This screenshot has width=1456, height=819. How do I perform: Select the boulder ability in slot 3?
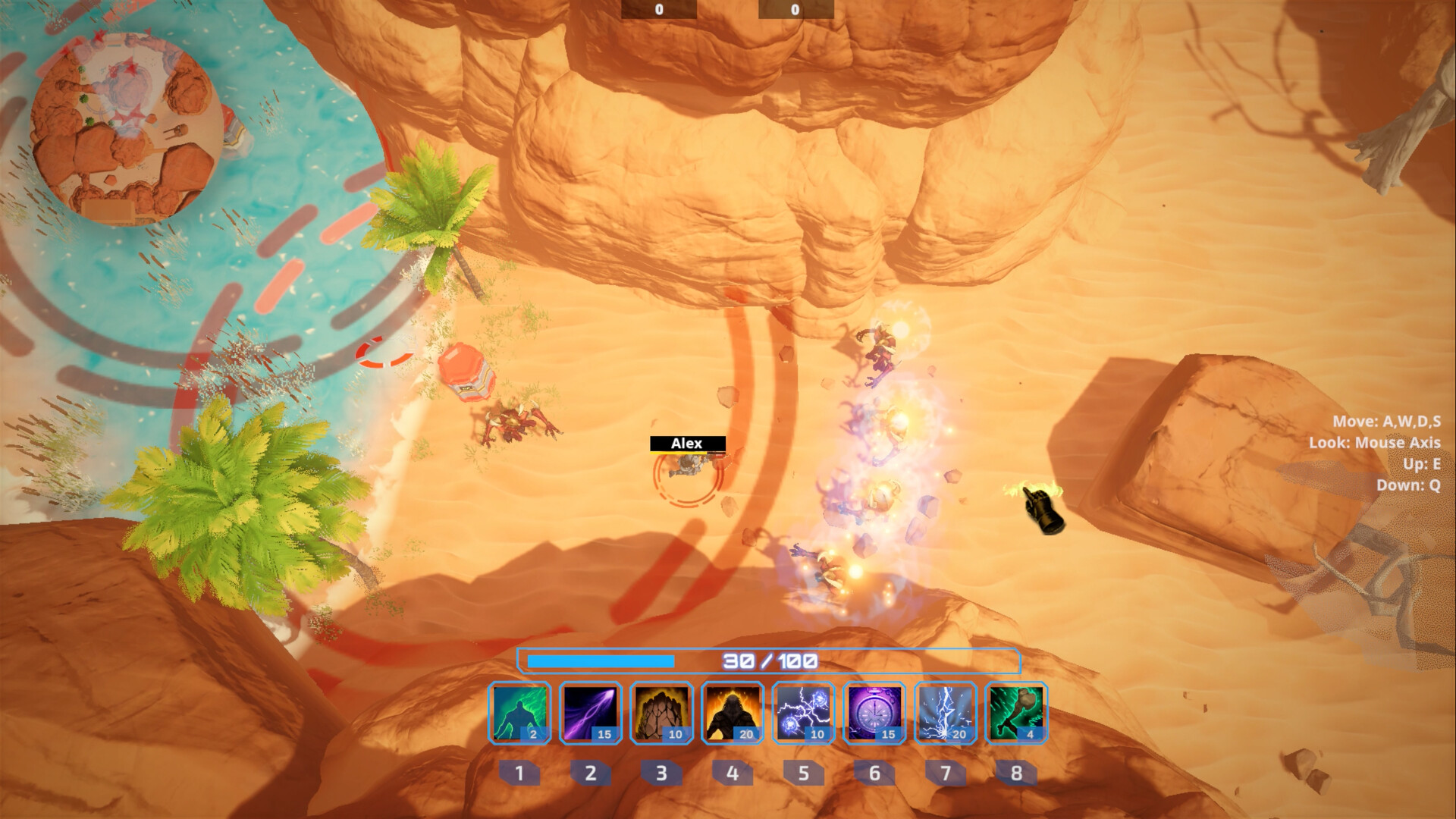(x=661, y=714)
